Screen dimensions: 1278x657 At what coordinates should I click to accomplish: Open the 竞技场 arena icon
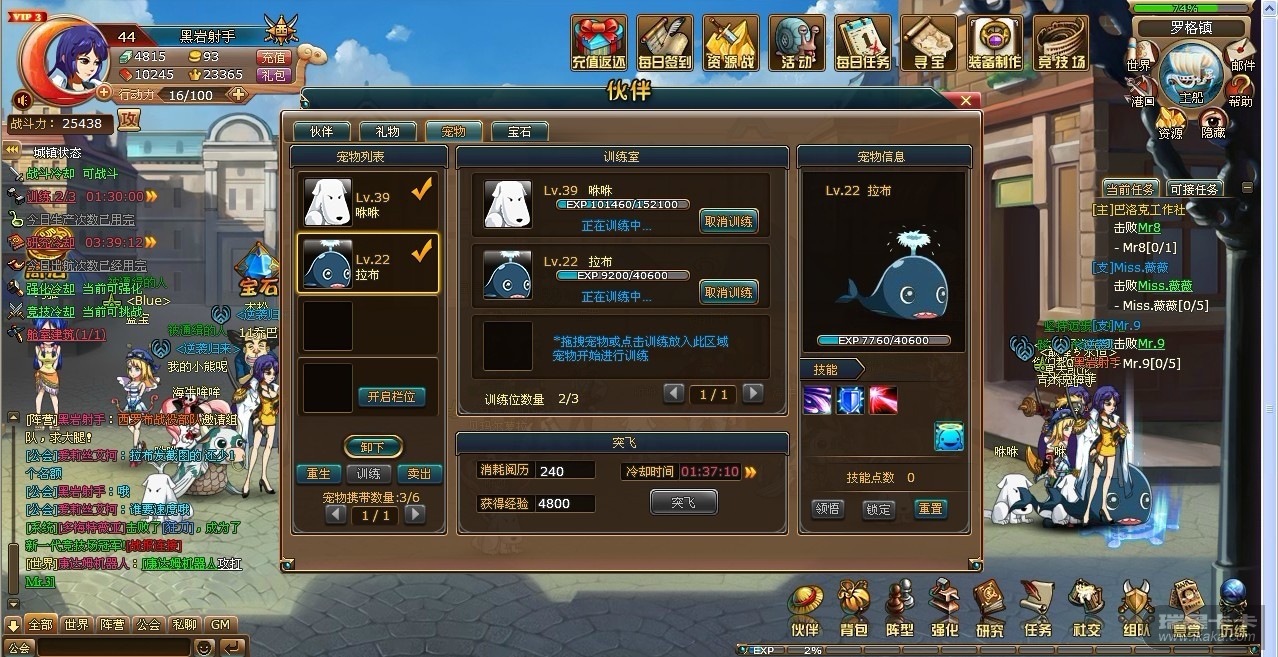pyautogui.click(x=1061, y=42)
